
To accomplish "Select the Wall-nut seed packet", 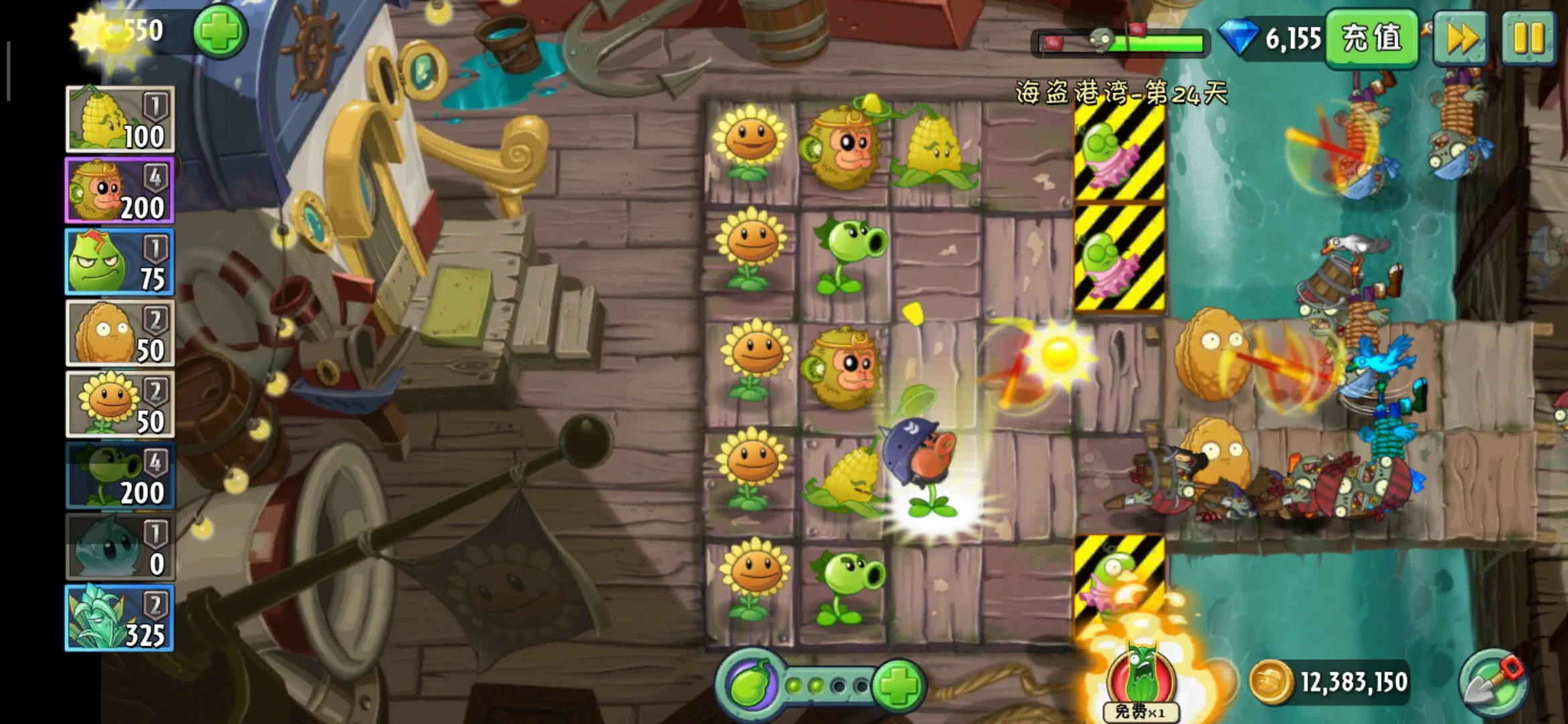I will [x=120, y=333].
